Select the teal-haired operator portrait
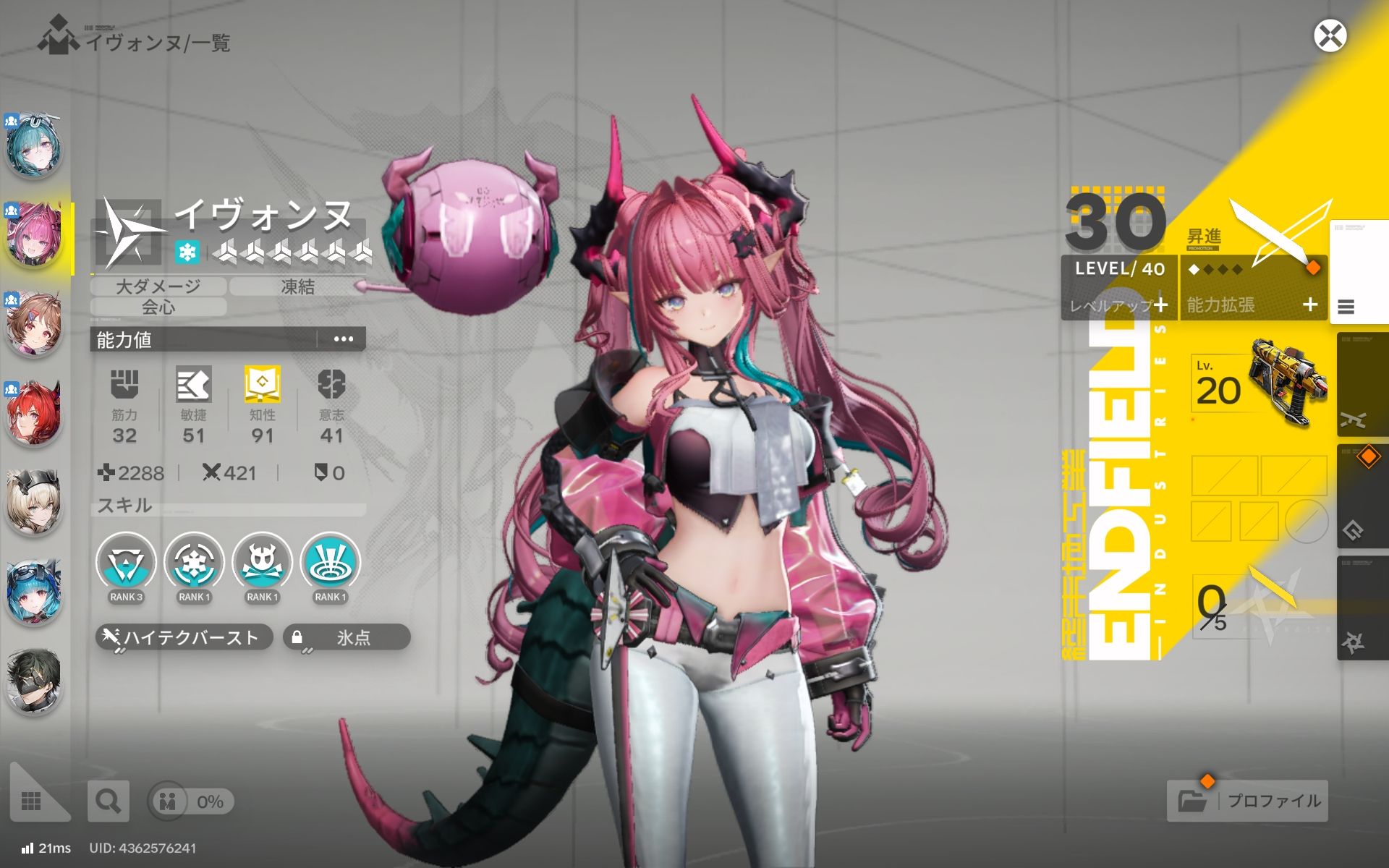 pyautogui.click(x=34, y=148)
